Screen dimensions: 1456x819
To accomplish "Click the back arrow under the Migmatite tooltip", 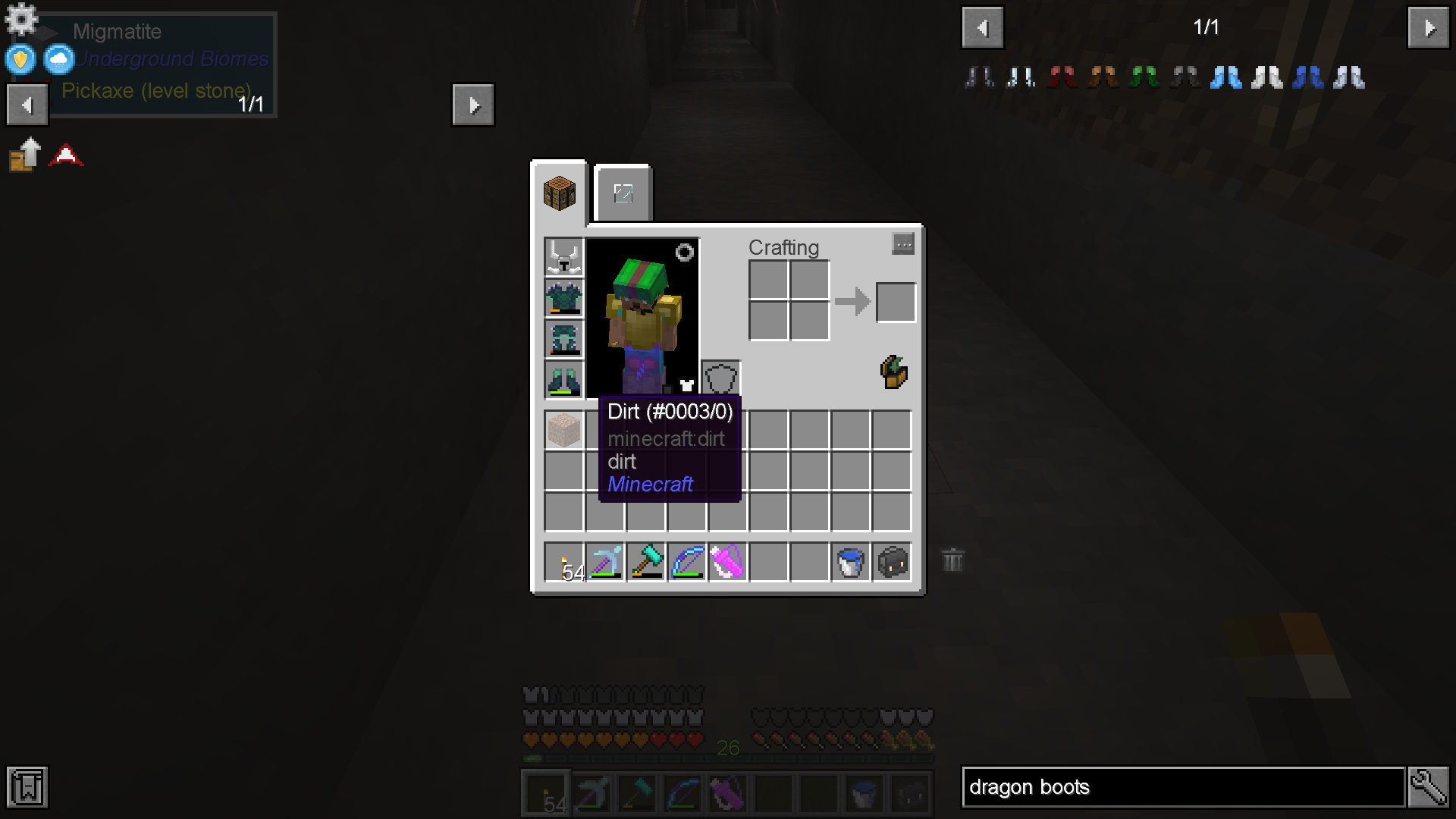I will pyautogui.click(x=27, y=104).
